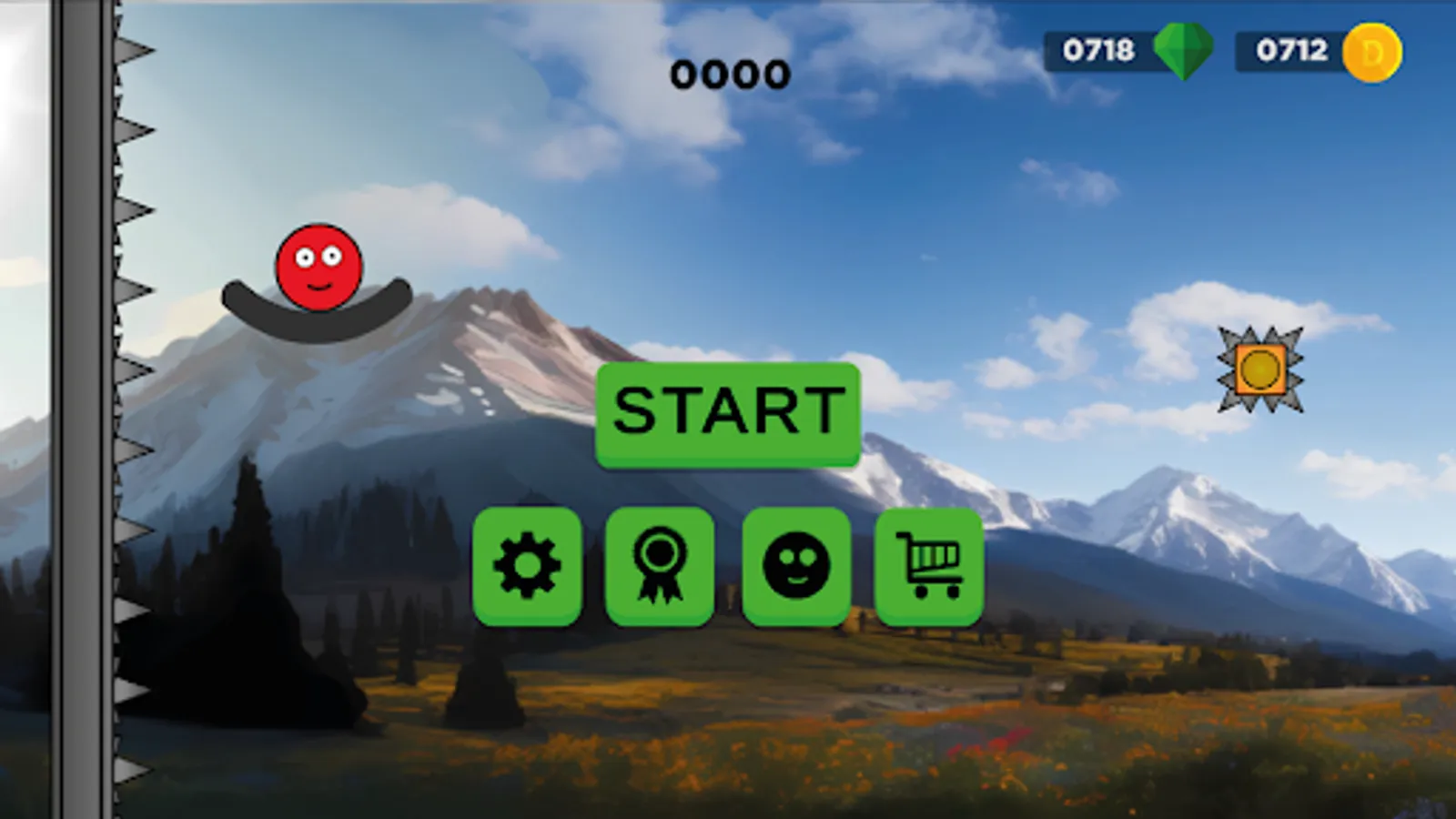Click the D letter on the coin icon
Screen dimensions: 1456x819
[x=1372, y=52]
